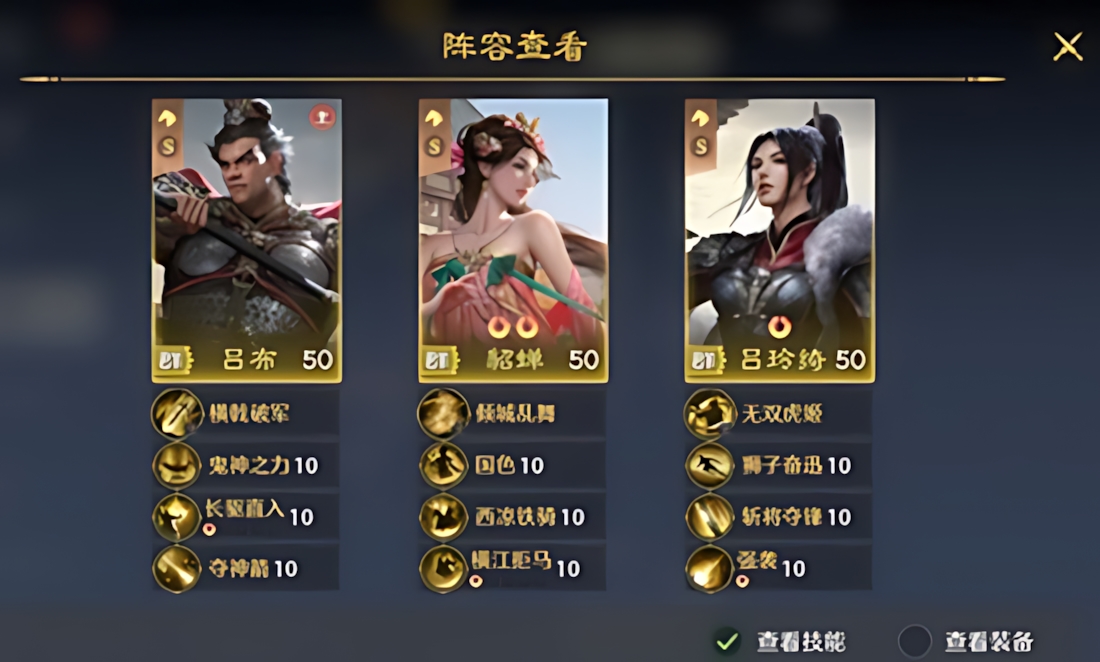
Task: Toggle the 查看技能 checkbox
Action: tap(728, 640)
